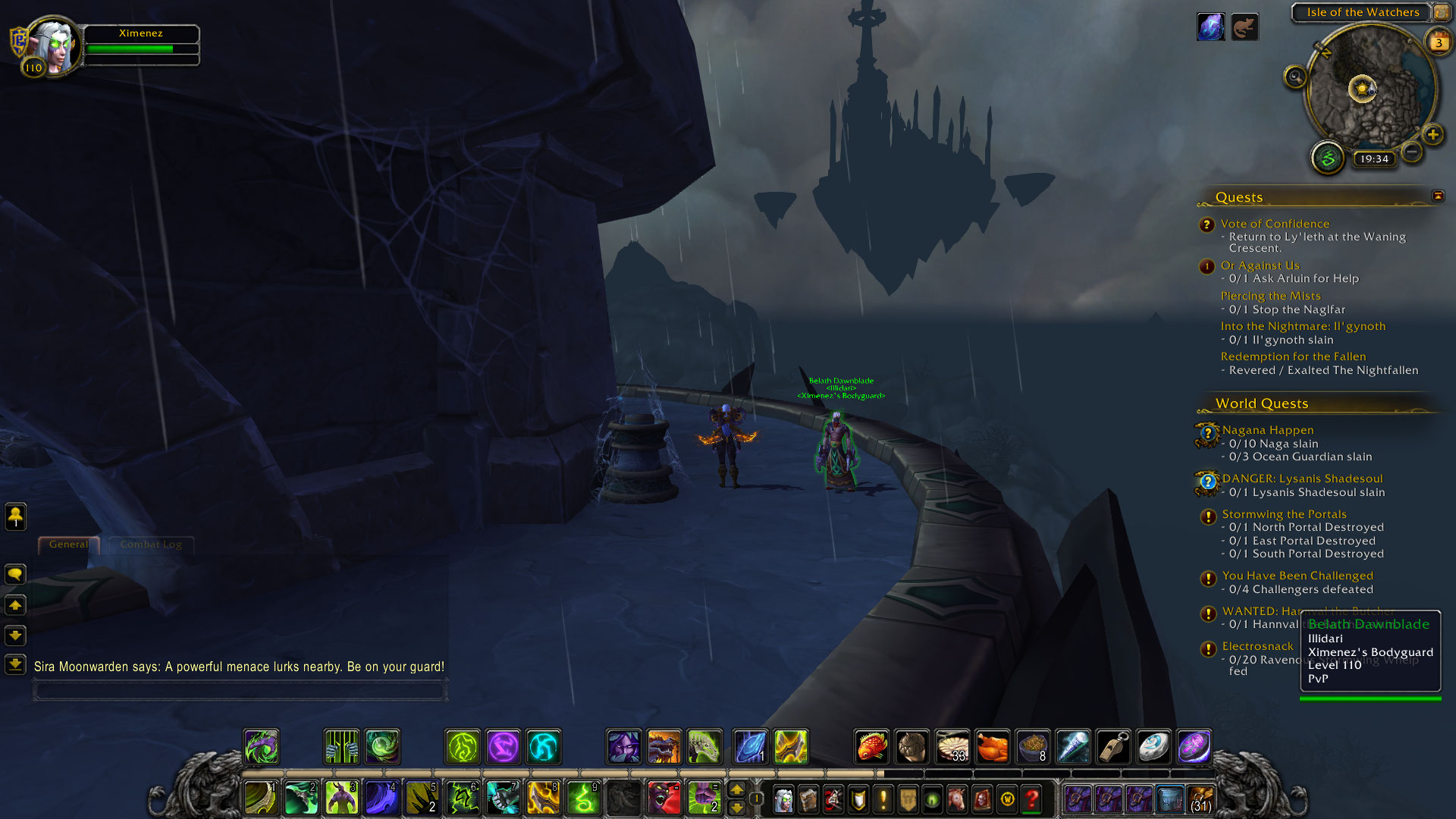Use the roast chicken food item

tap(993, 747)
